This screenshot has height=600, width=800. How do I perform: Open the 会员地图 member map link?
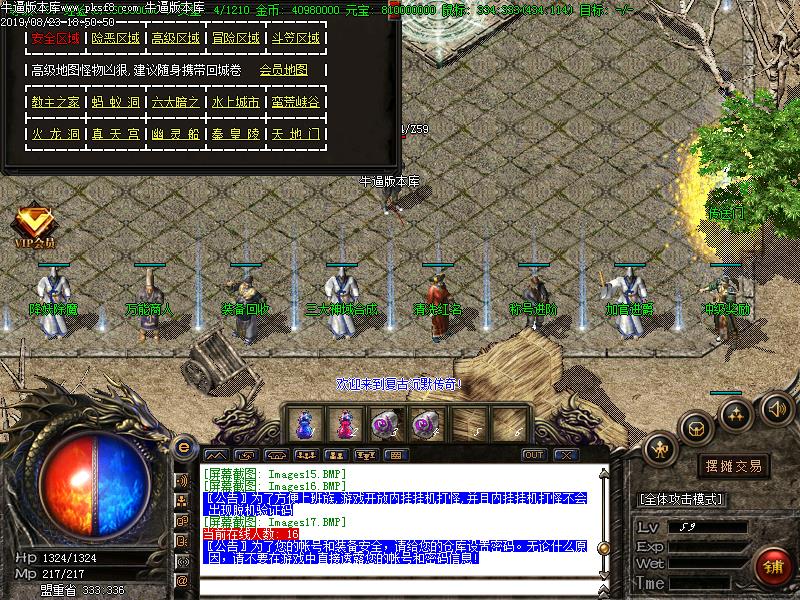click(283, 71)
